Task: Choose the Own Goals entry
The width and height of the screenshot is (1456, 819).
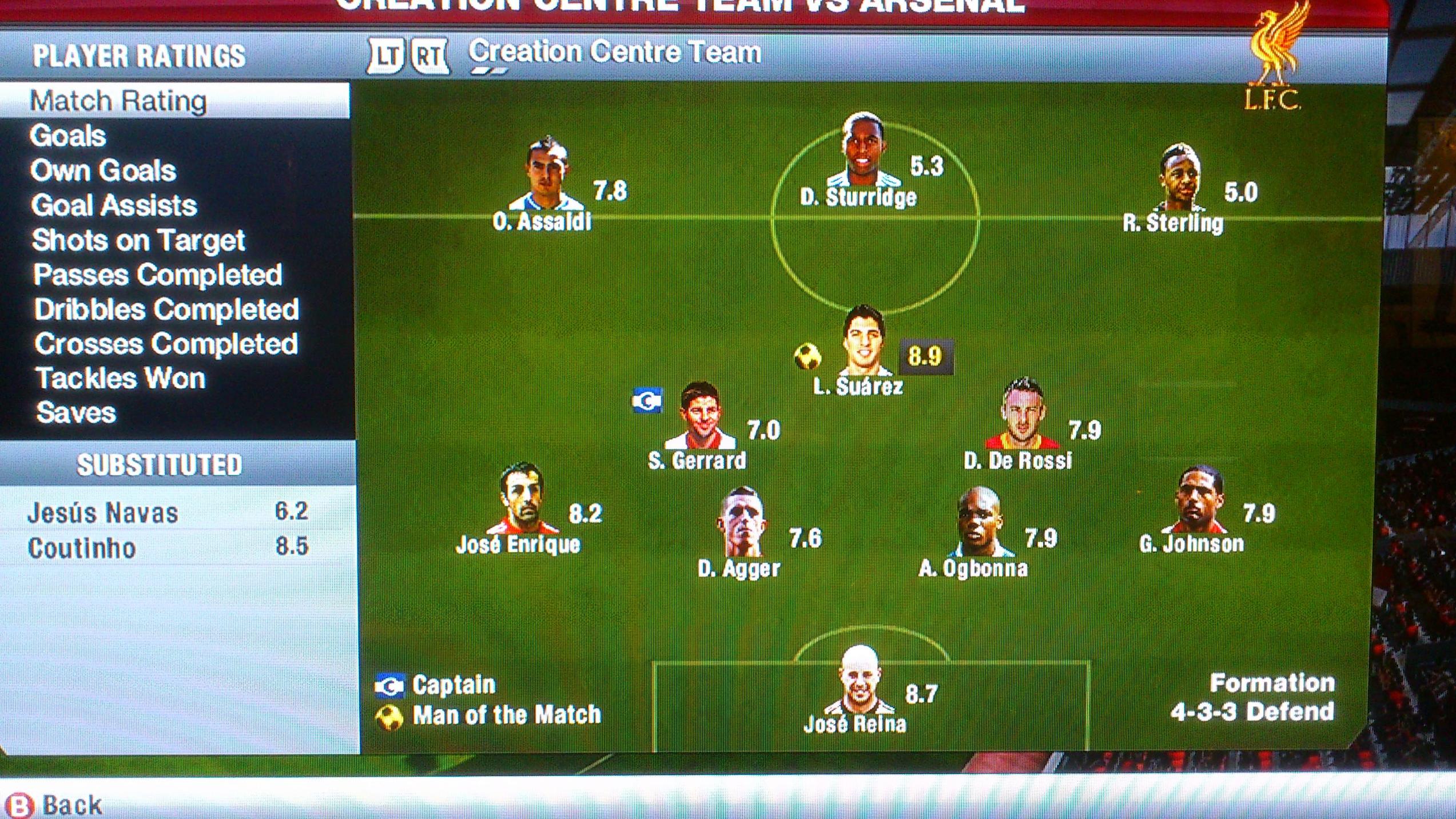Action: [104, 171]
